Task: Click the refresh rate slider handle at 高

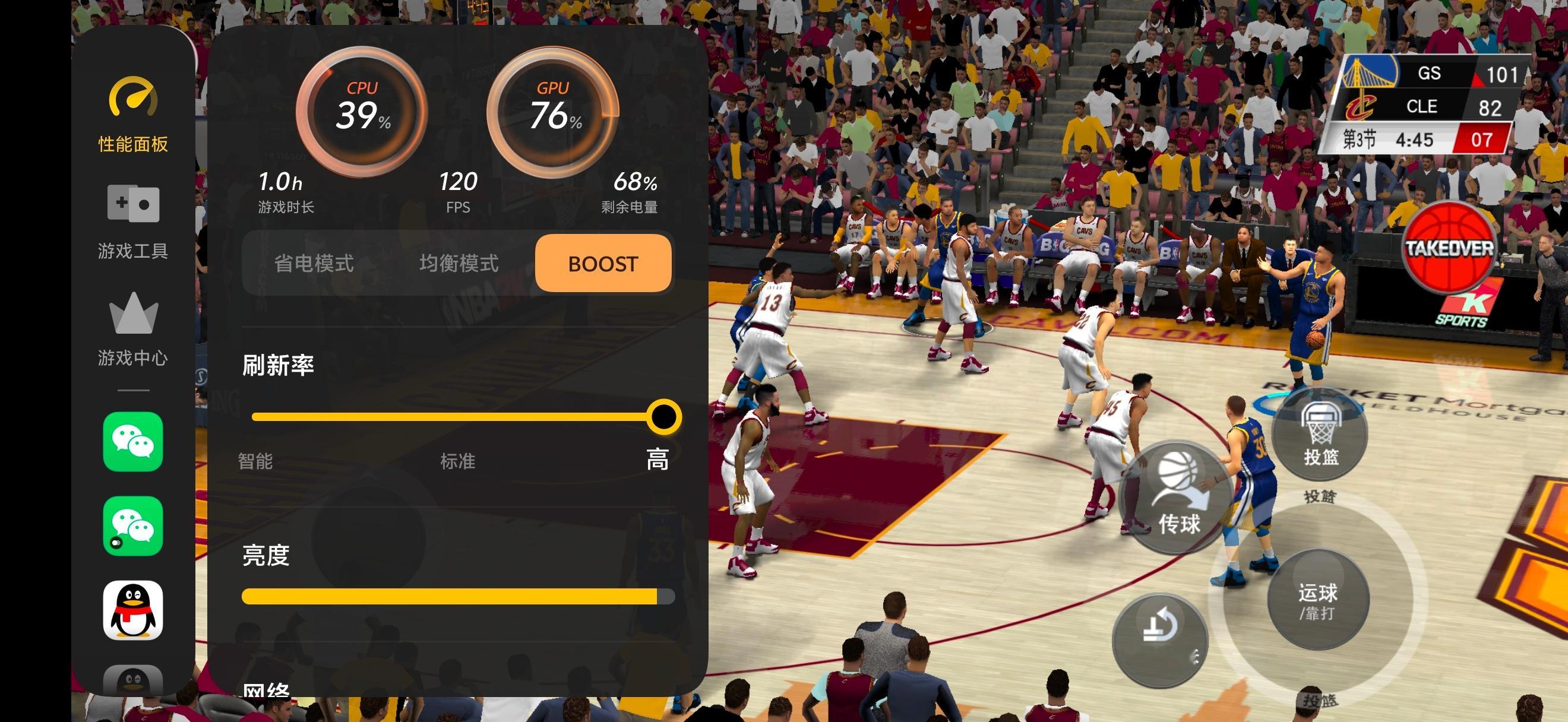Action: click(663, 417)
